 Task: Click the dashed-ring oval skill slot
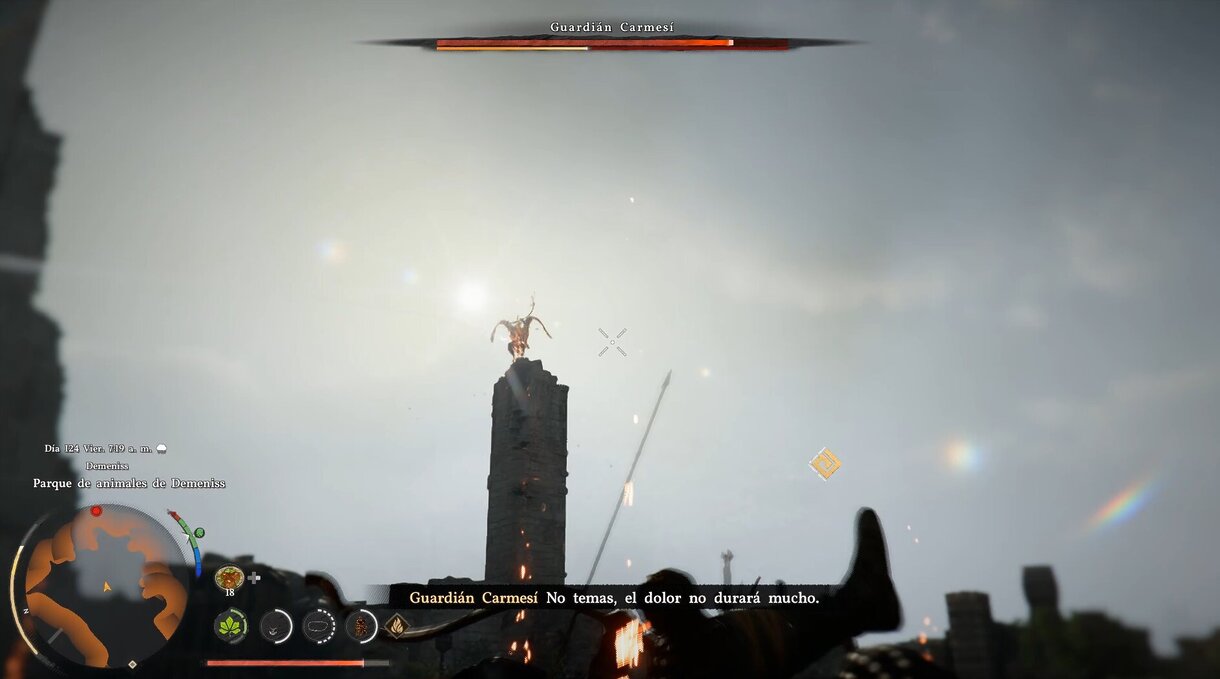pos(319,626)
